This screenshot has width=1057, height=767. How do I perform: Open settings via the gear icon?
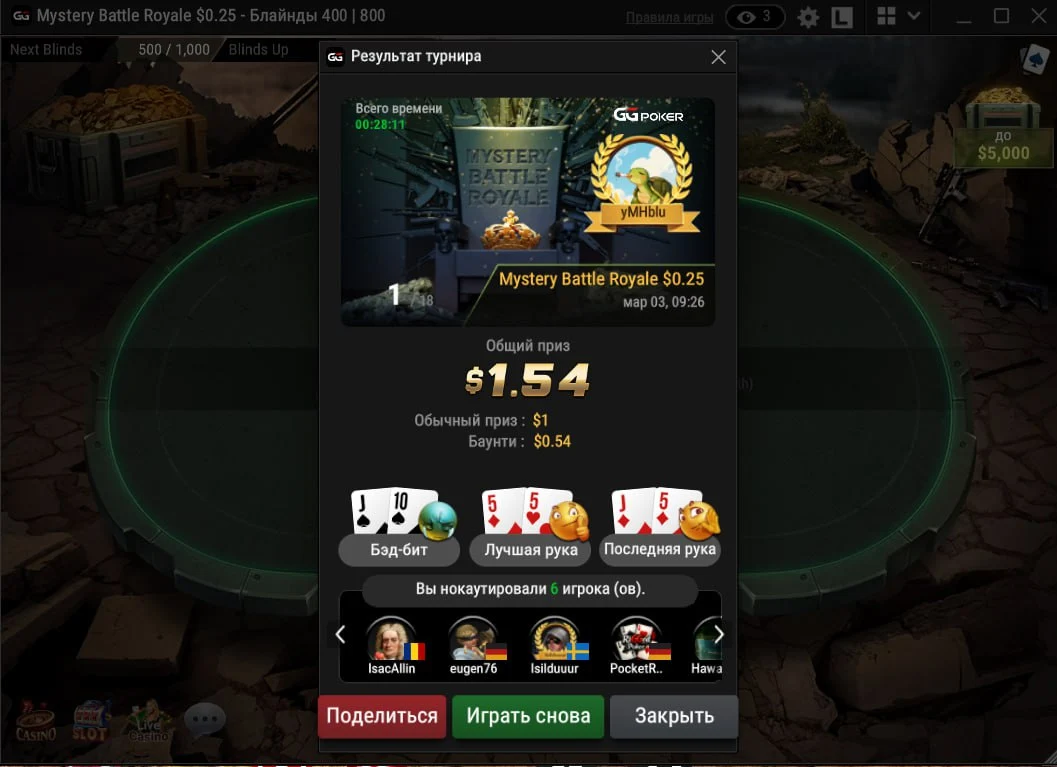pos(808,17)
